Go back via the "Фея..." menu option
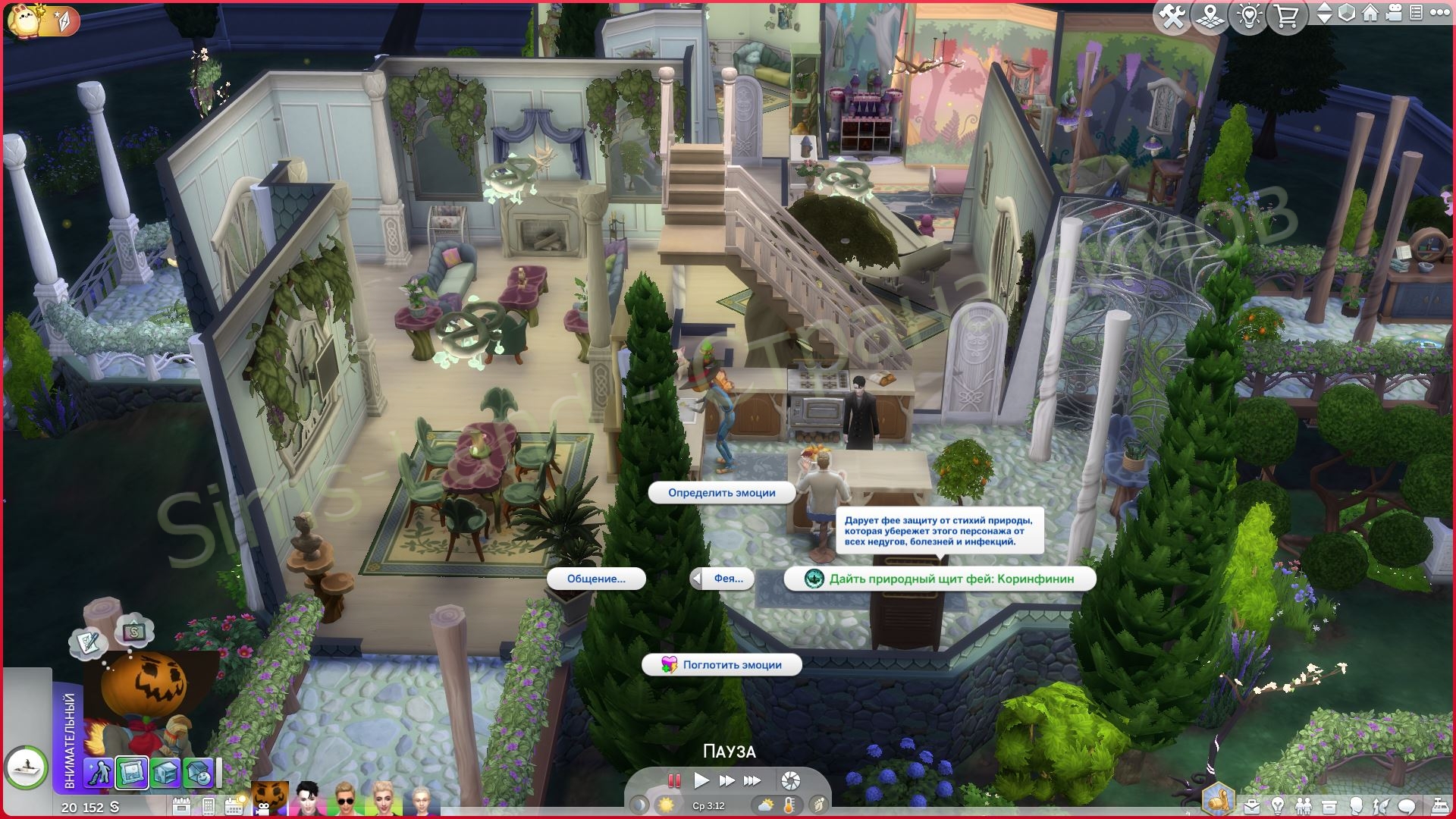Image resolution: width=1456 pixels, height=819 pixels. (723, 579)
